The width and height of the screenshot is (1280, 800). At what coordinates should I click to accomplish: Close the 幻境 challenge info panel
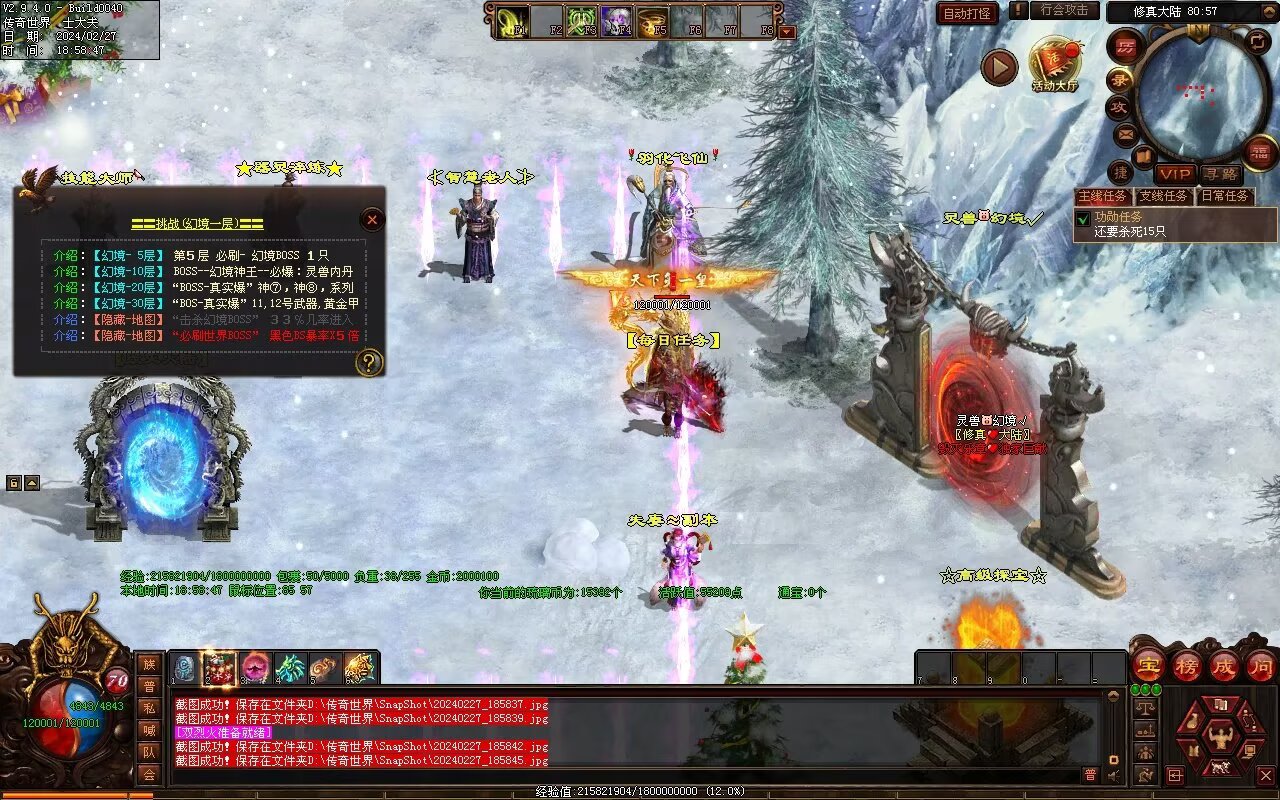pos(372,219)
